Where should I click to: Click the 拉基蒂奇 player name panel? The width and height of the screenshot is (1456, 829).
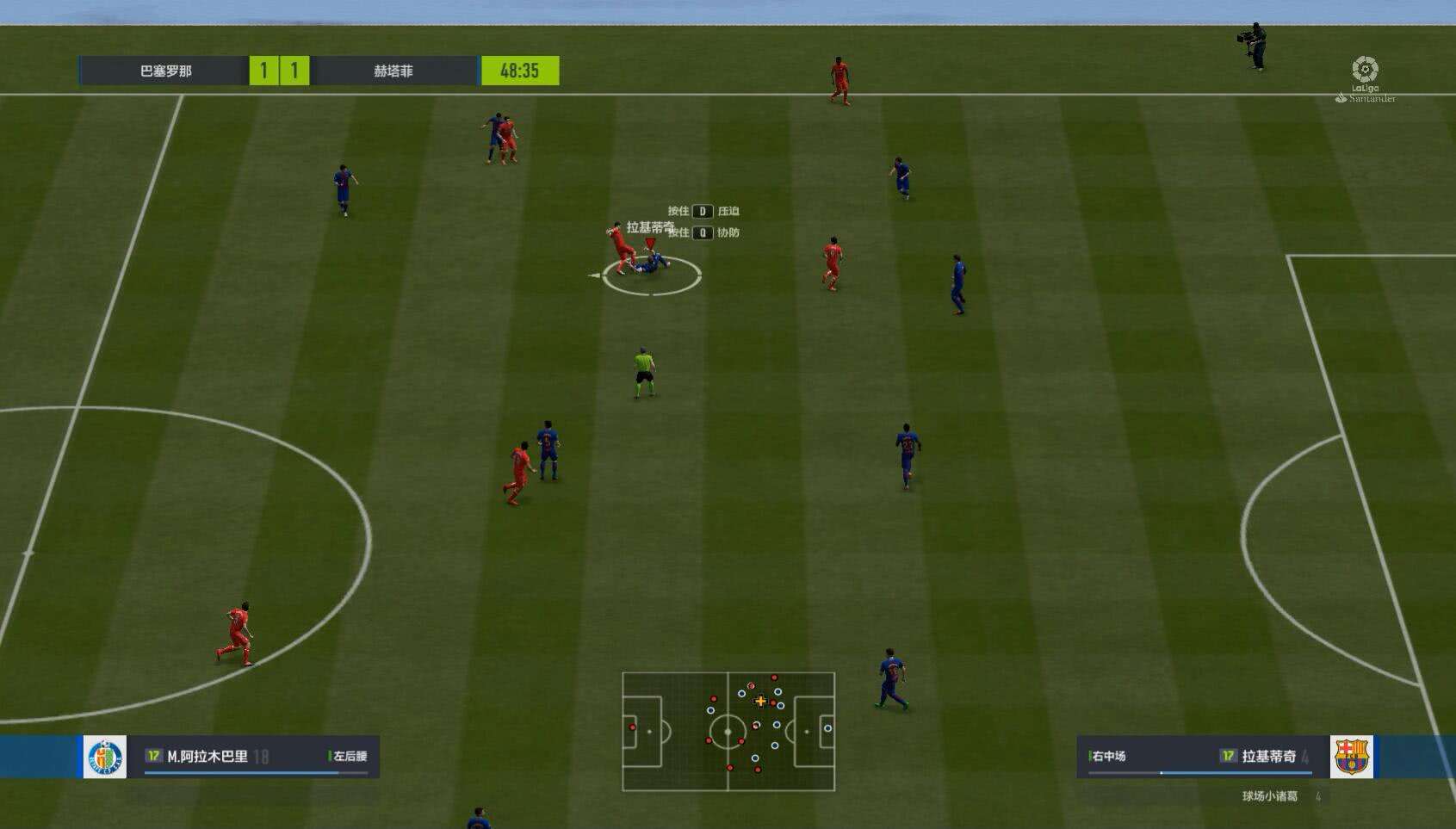(1200, 757)
